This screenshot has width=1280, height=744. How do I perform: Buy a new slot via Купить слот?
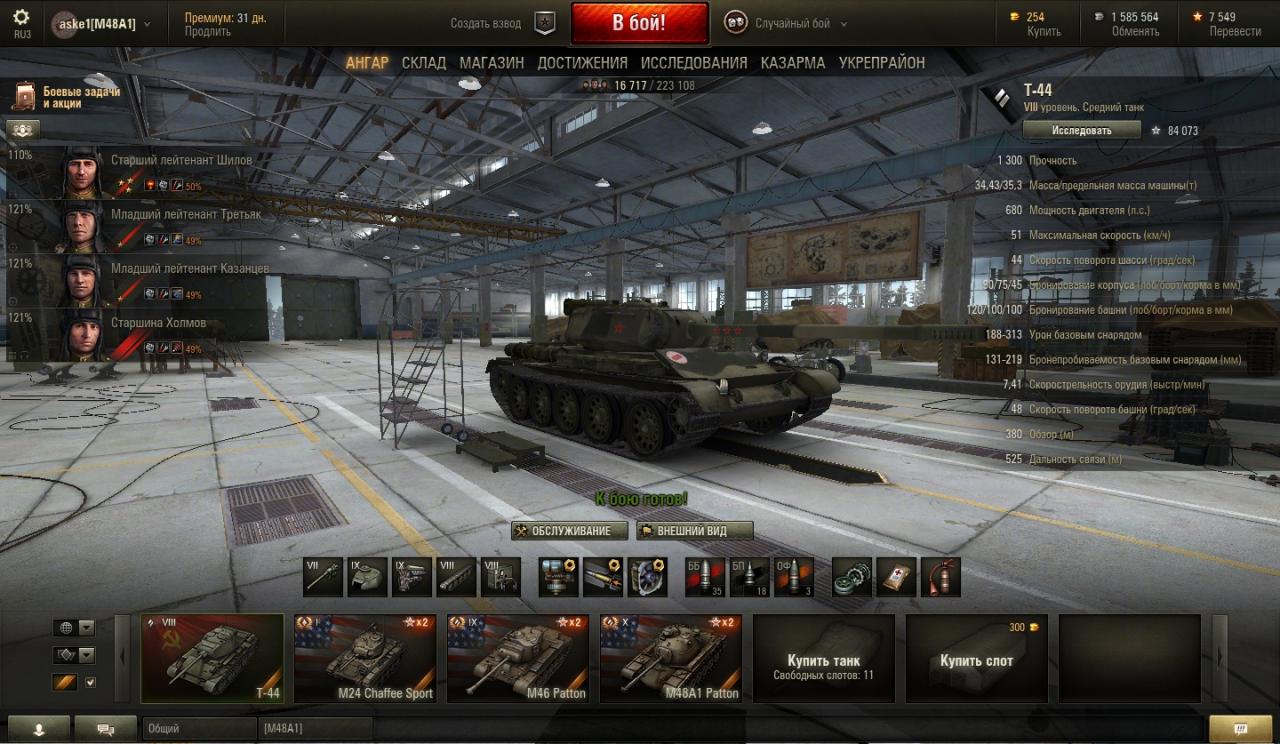[976, 658]
